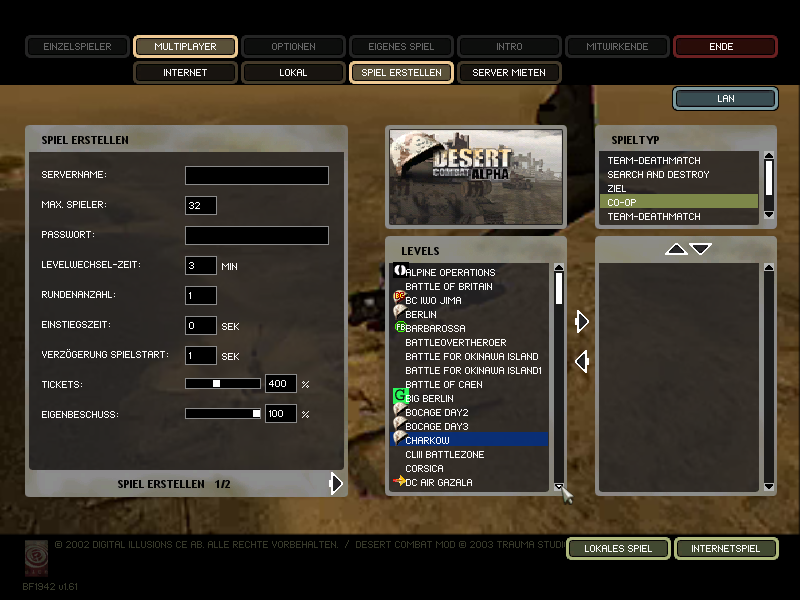Adjust the Eigenbeschuss slider
This screenshot has height=600, width=800.
[x=256, y=414]
